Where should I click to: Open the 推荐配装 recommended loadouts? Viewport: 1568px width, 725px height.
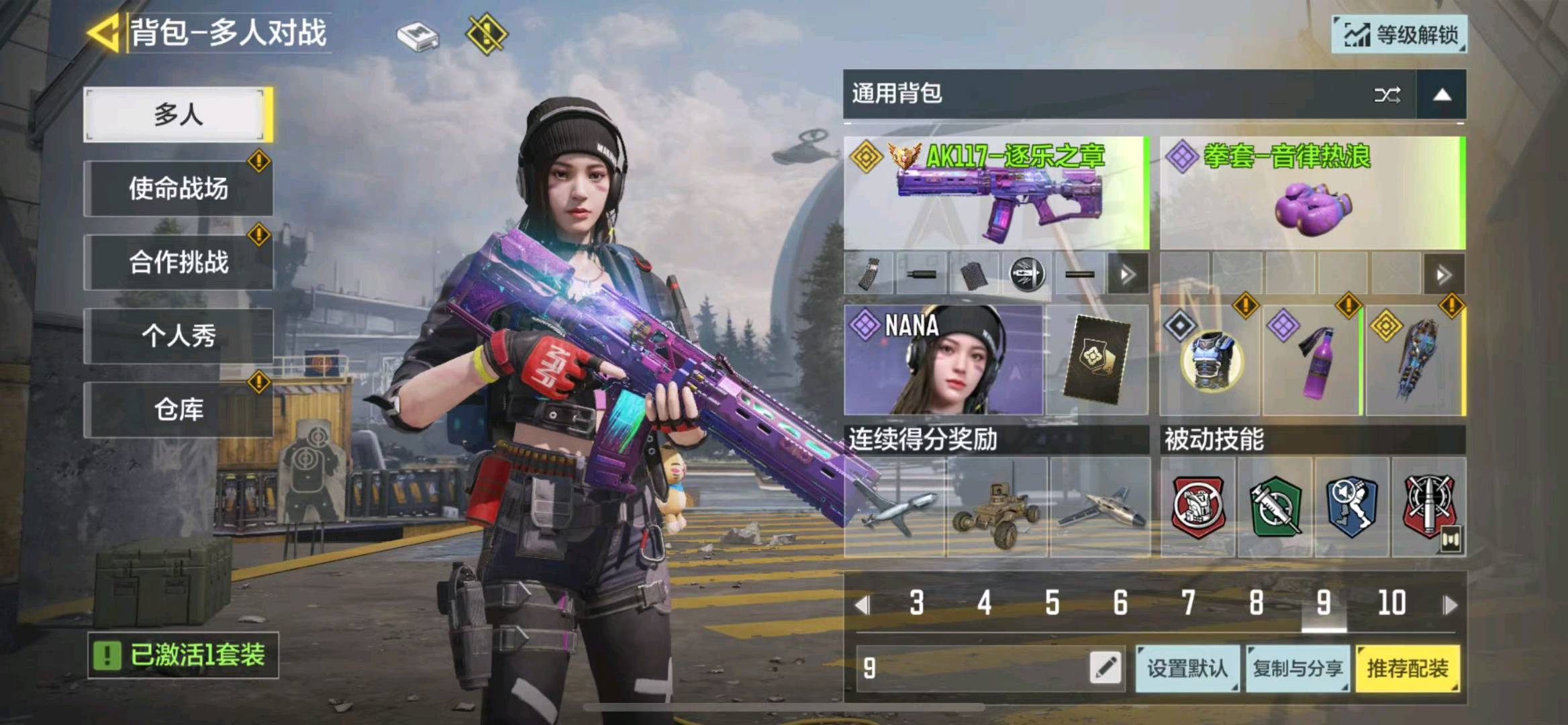tap(1408, 668)
